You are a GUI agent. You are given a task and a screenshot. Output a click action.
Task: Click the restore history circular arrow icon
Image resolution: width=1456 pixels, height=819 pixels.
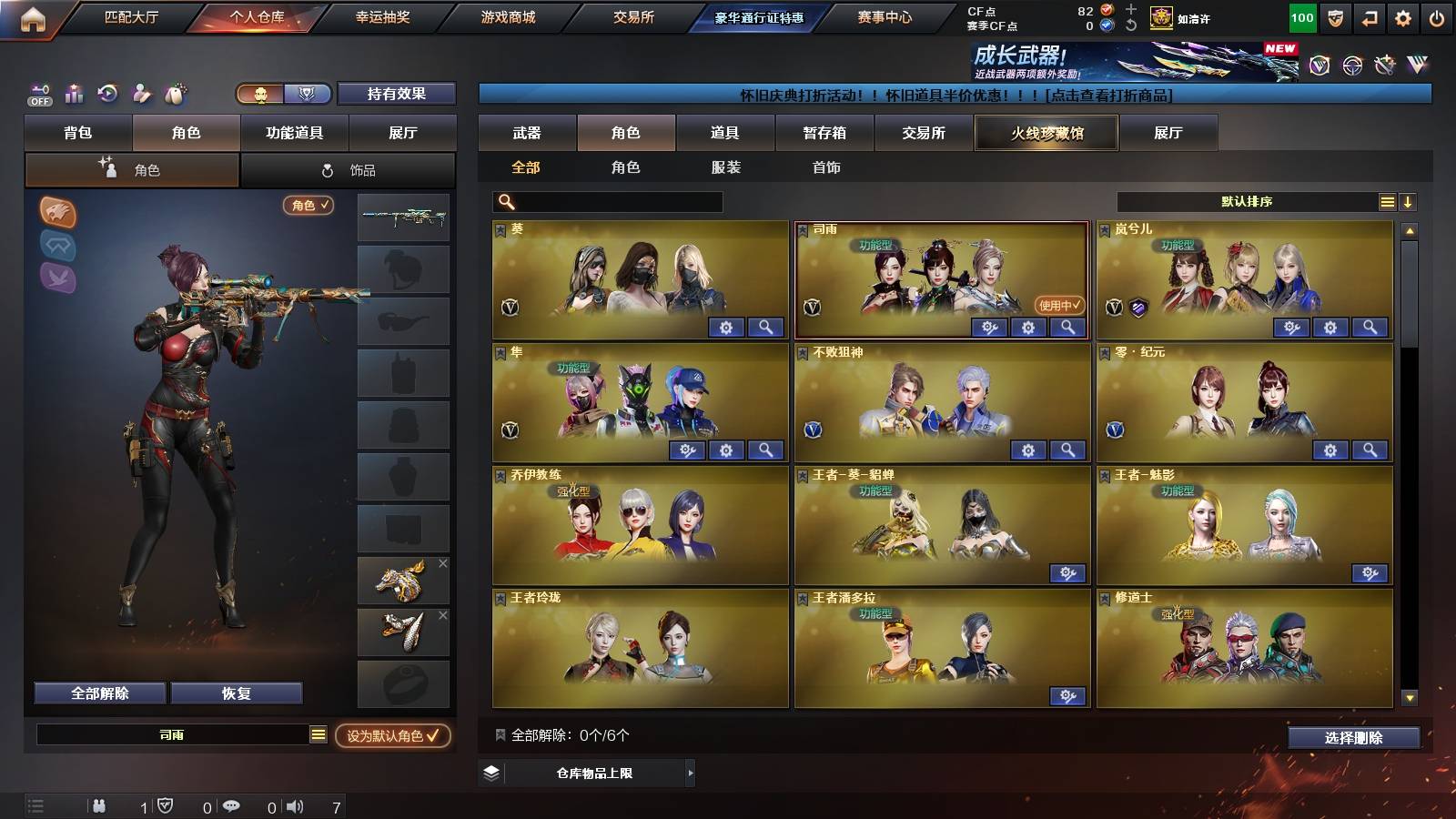[106, 94]
